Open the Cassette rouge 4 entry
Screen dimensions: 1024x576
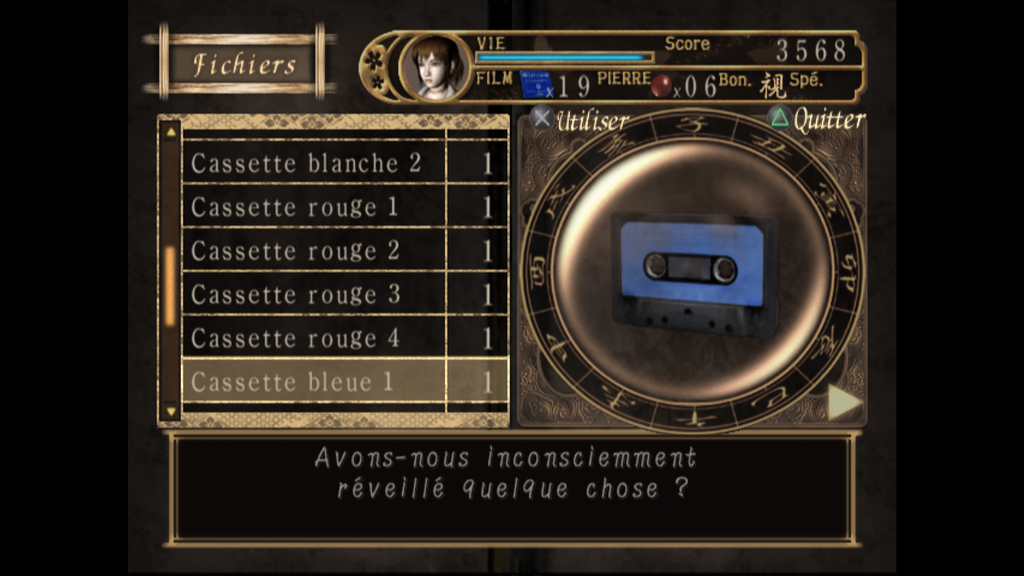pos(295,339)
